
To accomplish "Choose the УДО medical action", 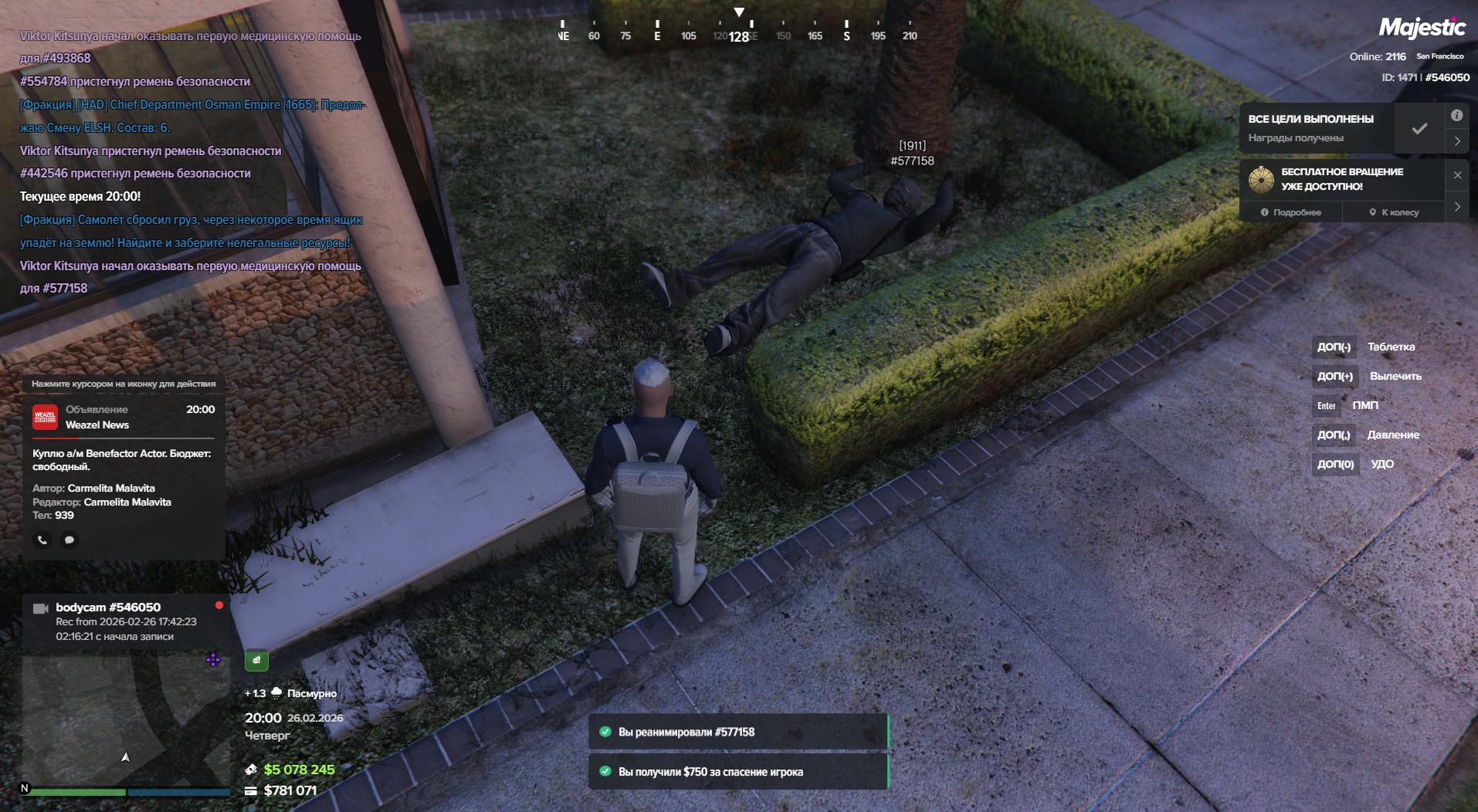I will (x=1381, y=465).
